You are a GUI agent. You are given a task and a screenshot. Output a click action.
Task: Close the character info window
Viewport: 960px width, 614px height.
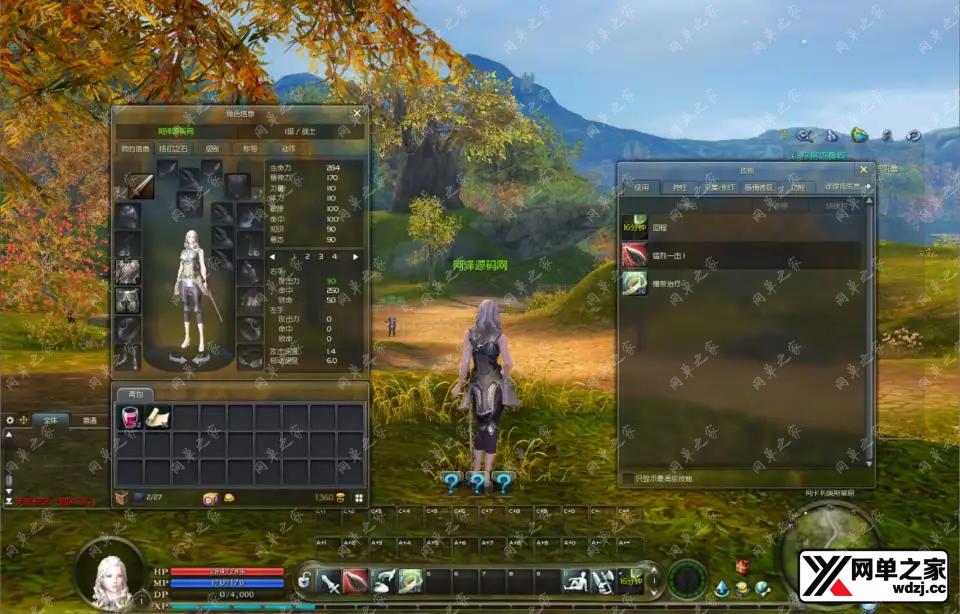click(x=357, y=114)
